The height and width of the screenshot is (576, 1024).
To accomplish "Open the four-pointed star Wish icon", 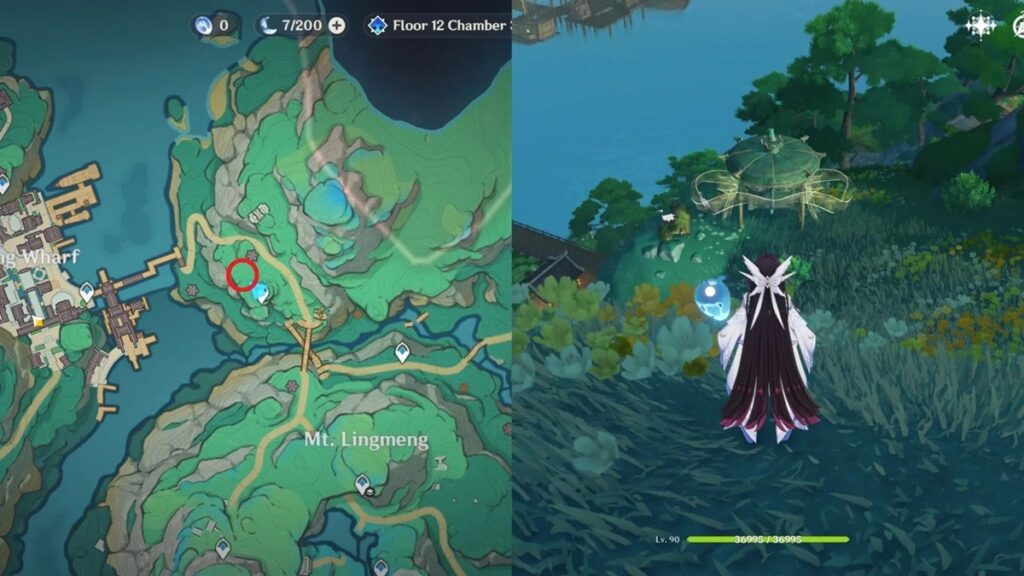I will pos(979,27).
